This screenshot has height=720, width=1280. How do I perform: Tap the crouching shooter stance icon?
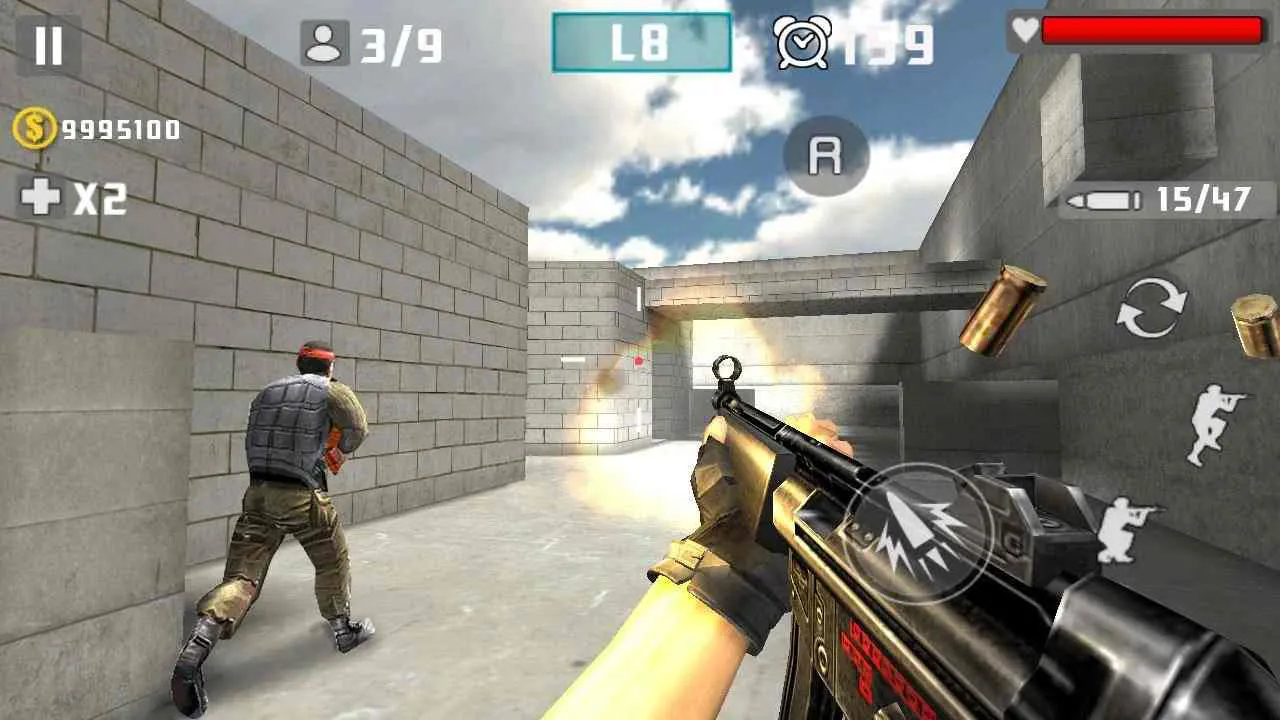1124,530
